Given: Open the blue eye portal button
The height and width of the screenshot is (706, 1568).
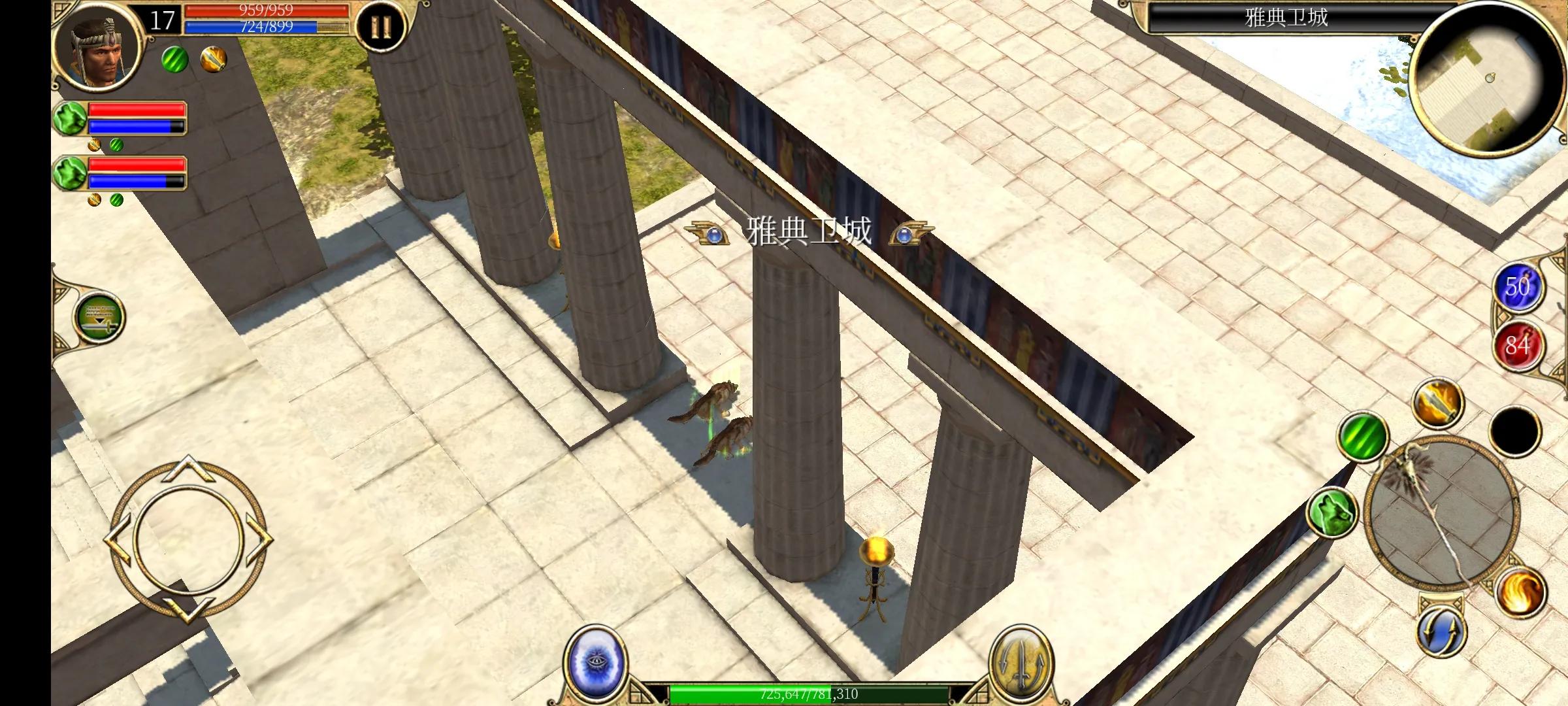Looking at the screenshot, I should click(x=595, y=662).
